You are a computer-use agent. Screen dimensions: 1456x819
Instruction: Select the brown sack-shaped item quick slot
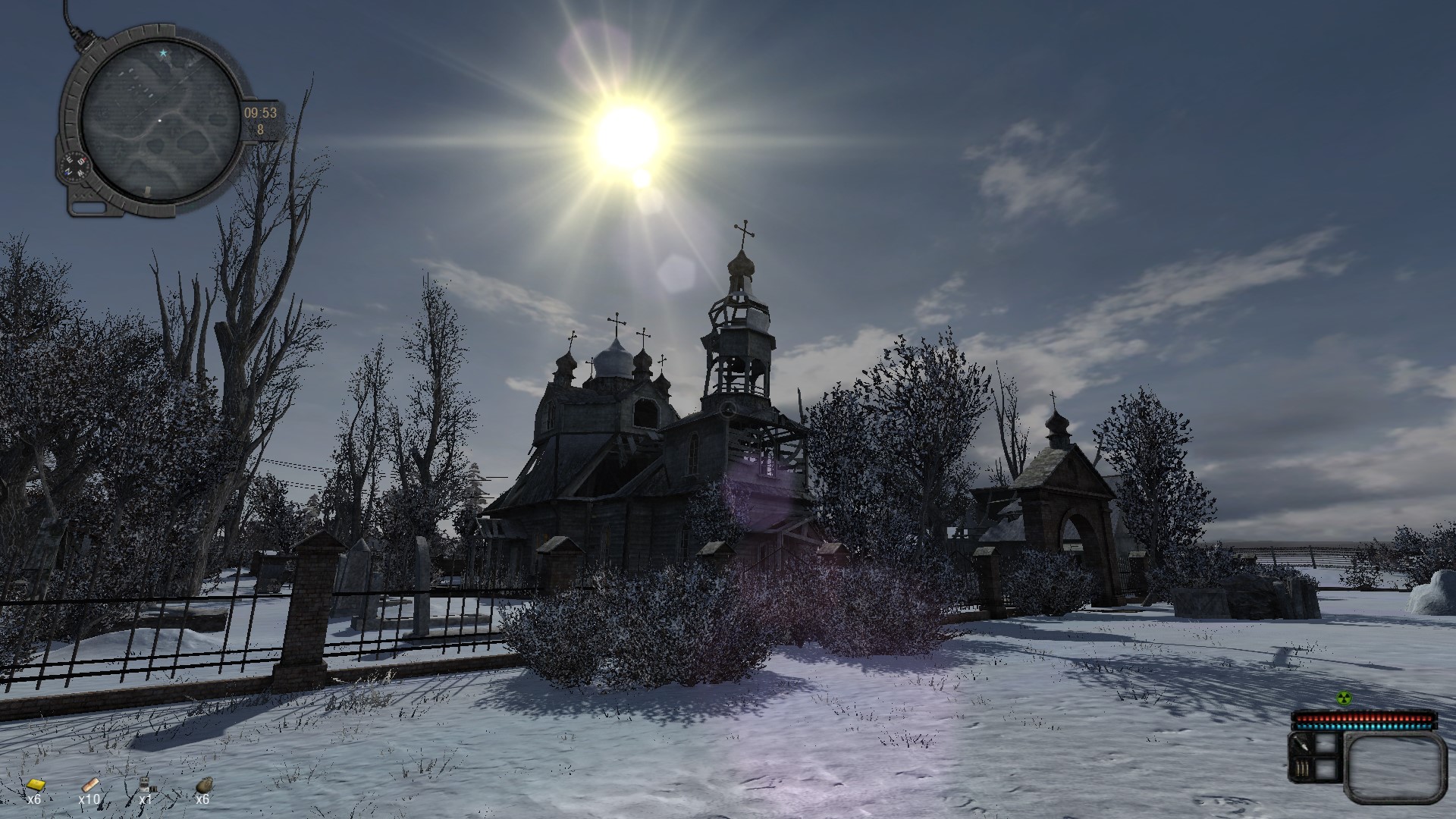(x=203, y=785)
